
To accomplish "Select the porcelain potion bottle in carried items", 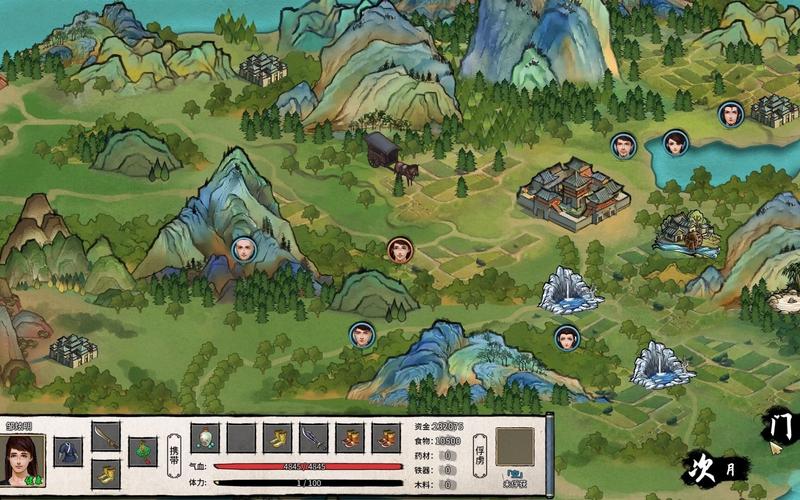I will tap(205, 438).
